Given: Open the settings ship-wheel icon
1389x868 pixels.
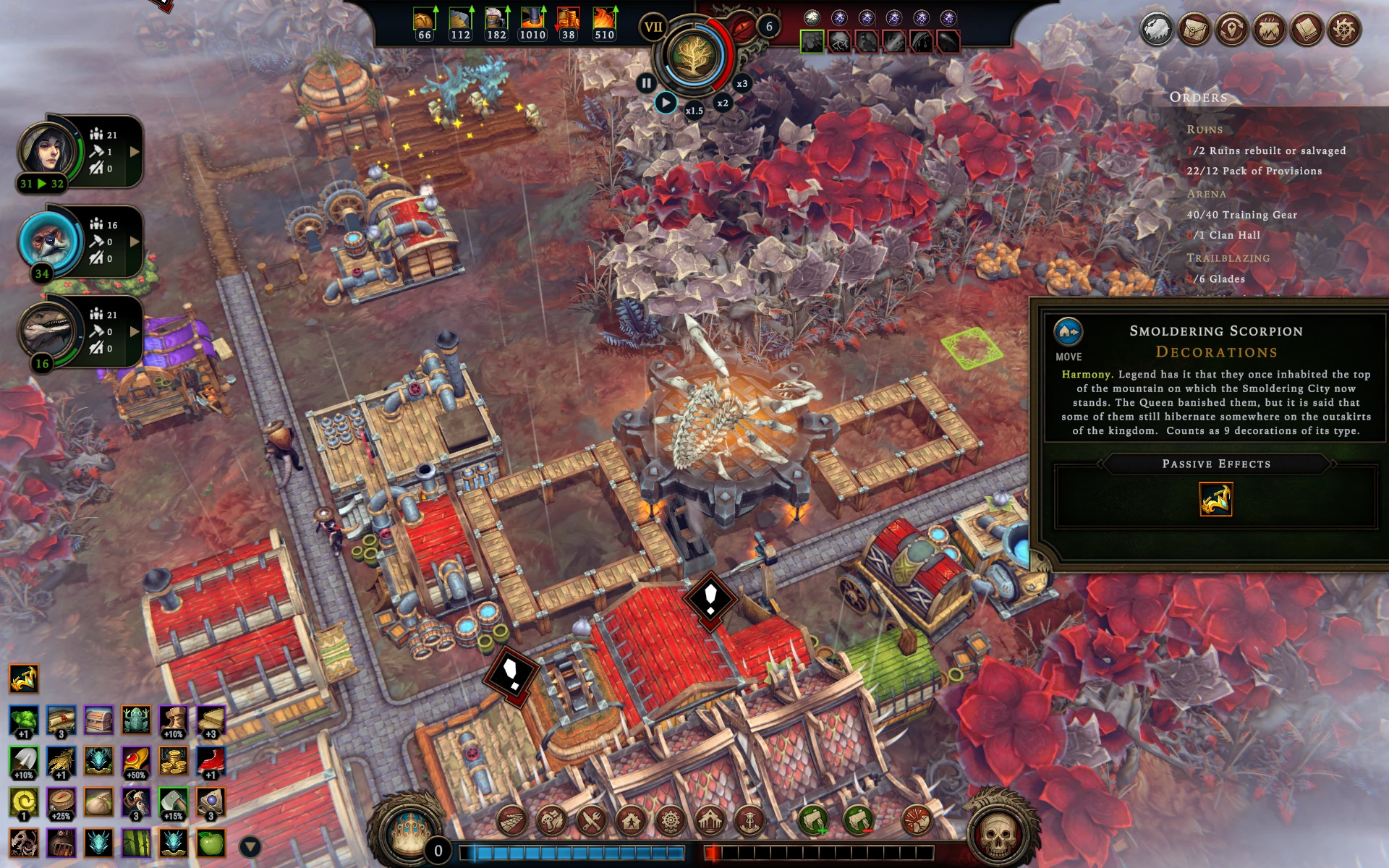Looking at the screenshot, I should point(1343,30).
